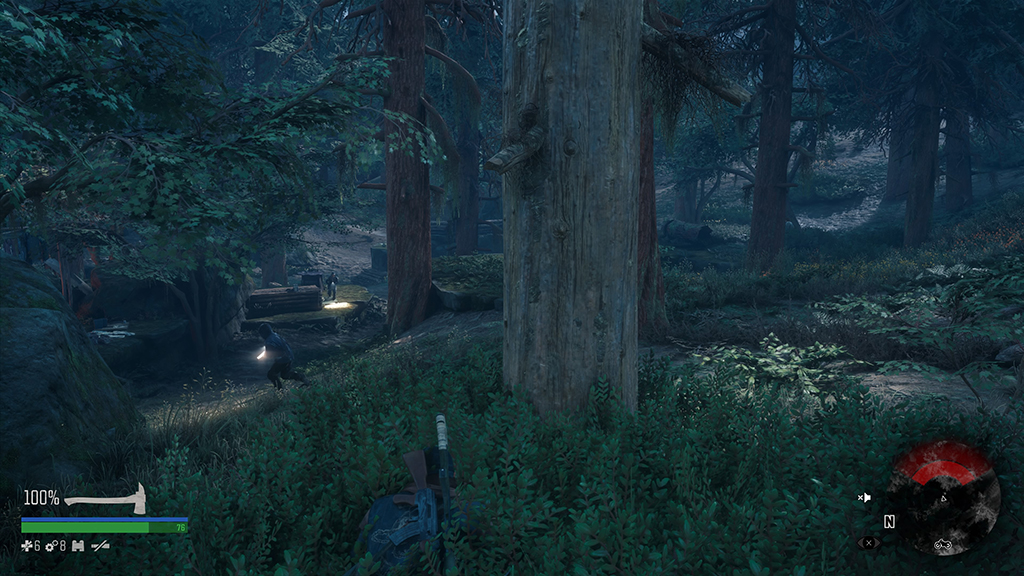Click the crossed-out slot icon
The height and width of the screenshot is (576, 1024).
click(100, 546)
